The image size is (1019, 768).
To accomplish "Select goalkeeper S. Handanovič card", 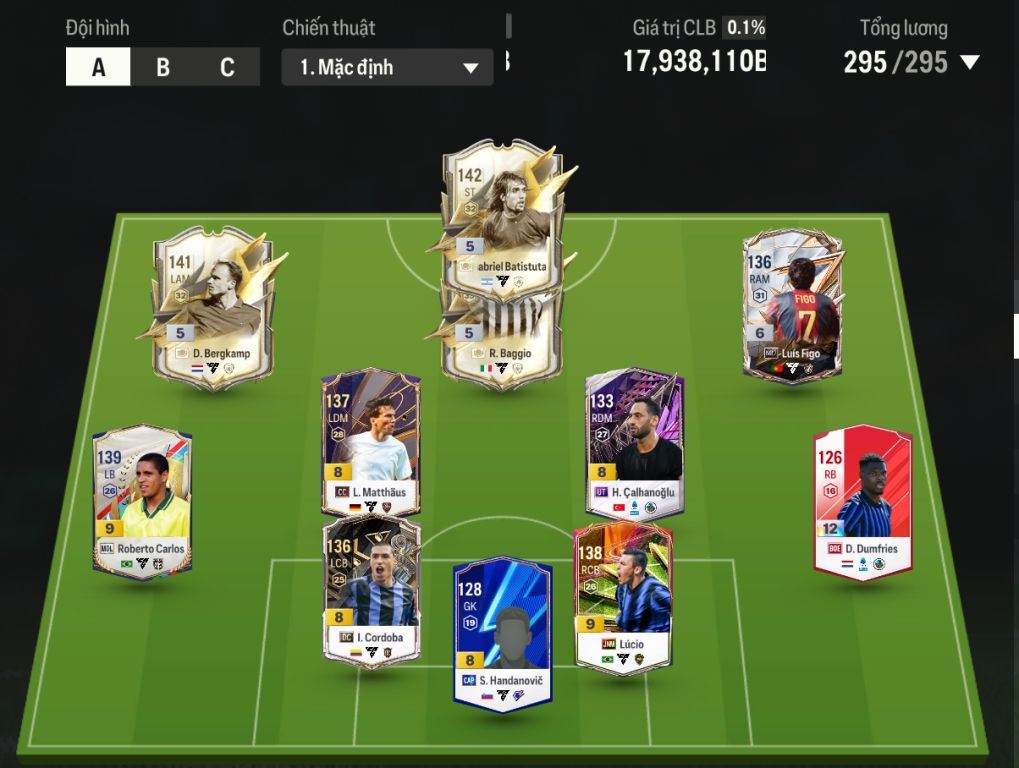I will coord(502,632).
